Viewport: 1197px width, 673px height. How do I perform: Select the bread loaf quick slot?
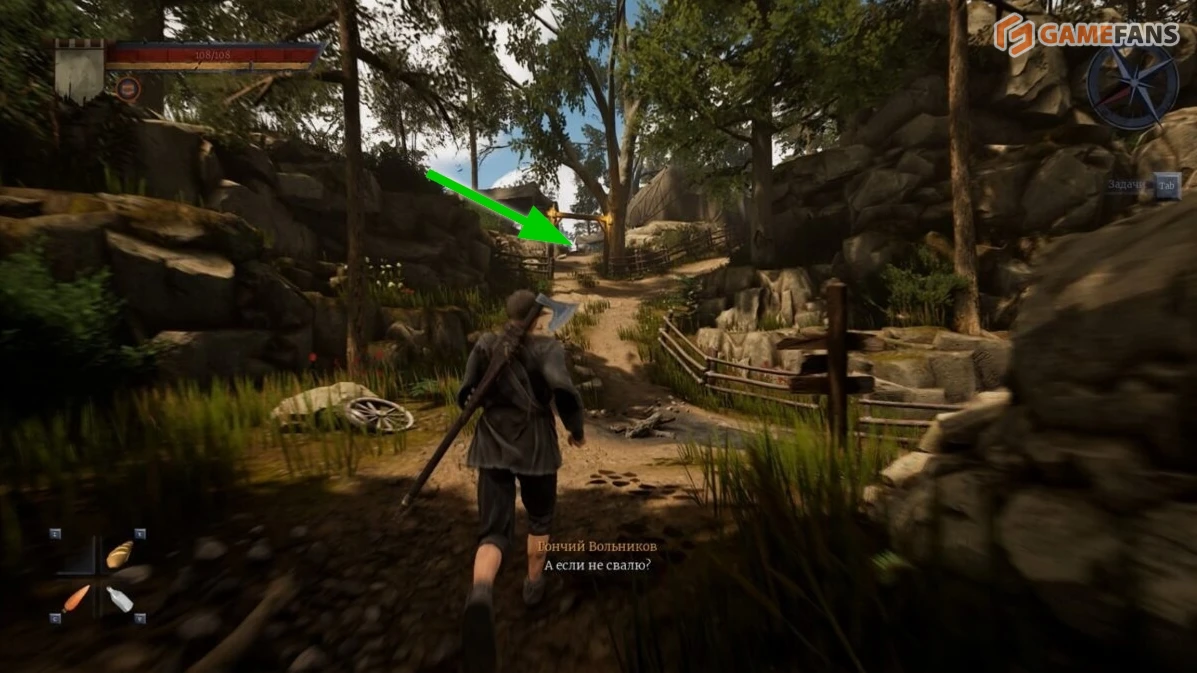pyautogui.click(x=120, y=553)
